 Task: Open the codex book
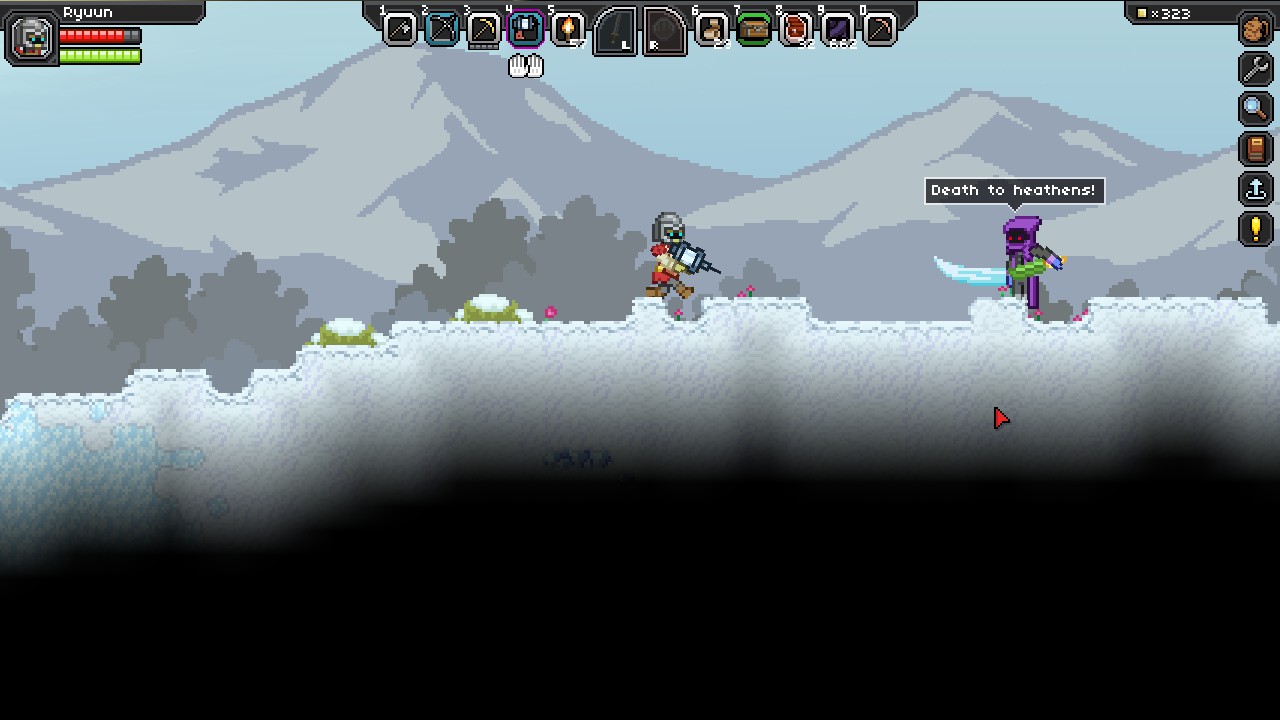[x=1255, y=149]
